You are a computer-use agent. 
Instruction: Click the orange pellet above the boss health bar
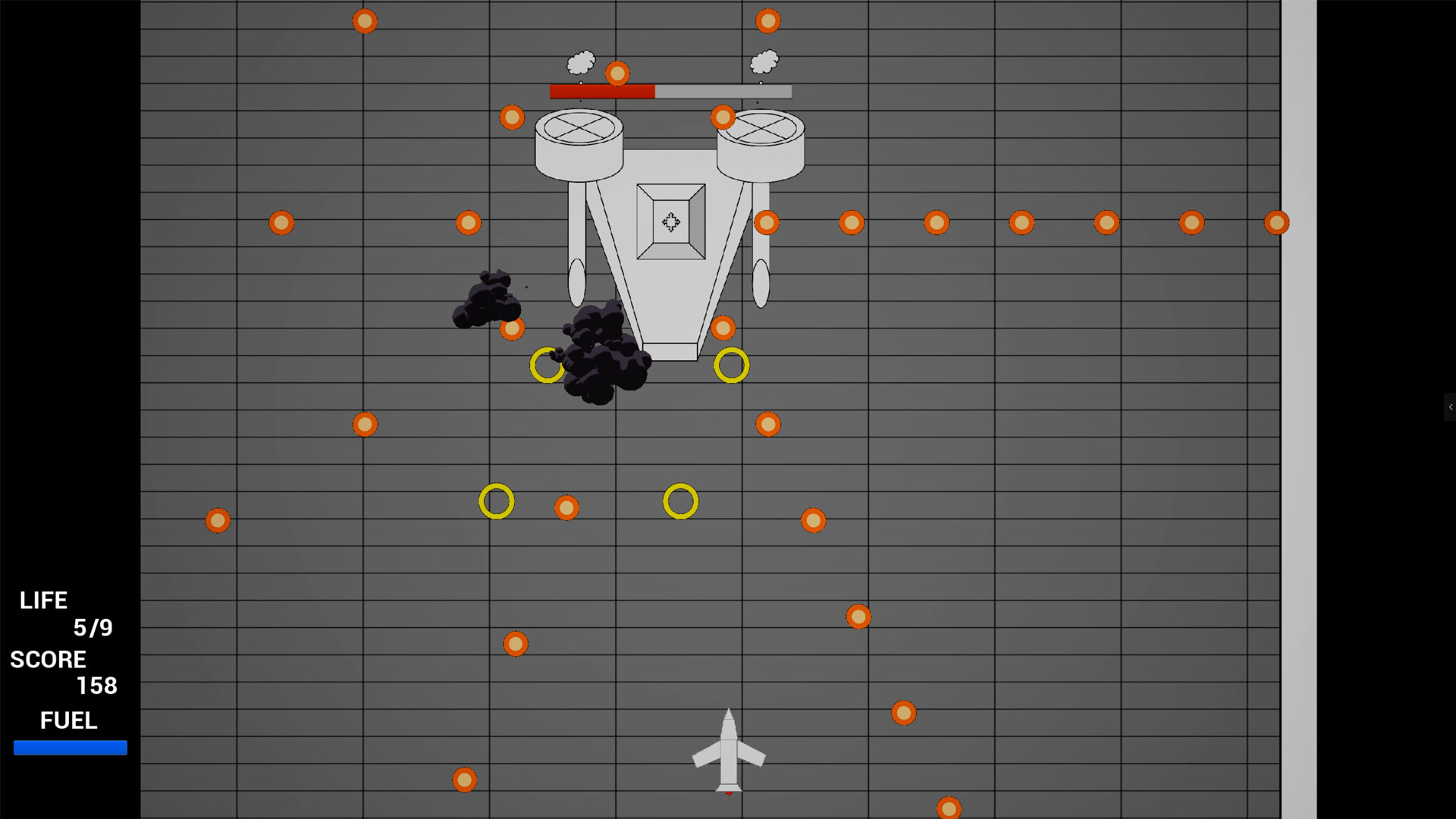(x=618, y=73)
